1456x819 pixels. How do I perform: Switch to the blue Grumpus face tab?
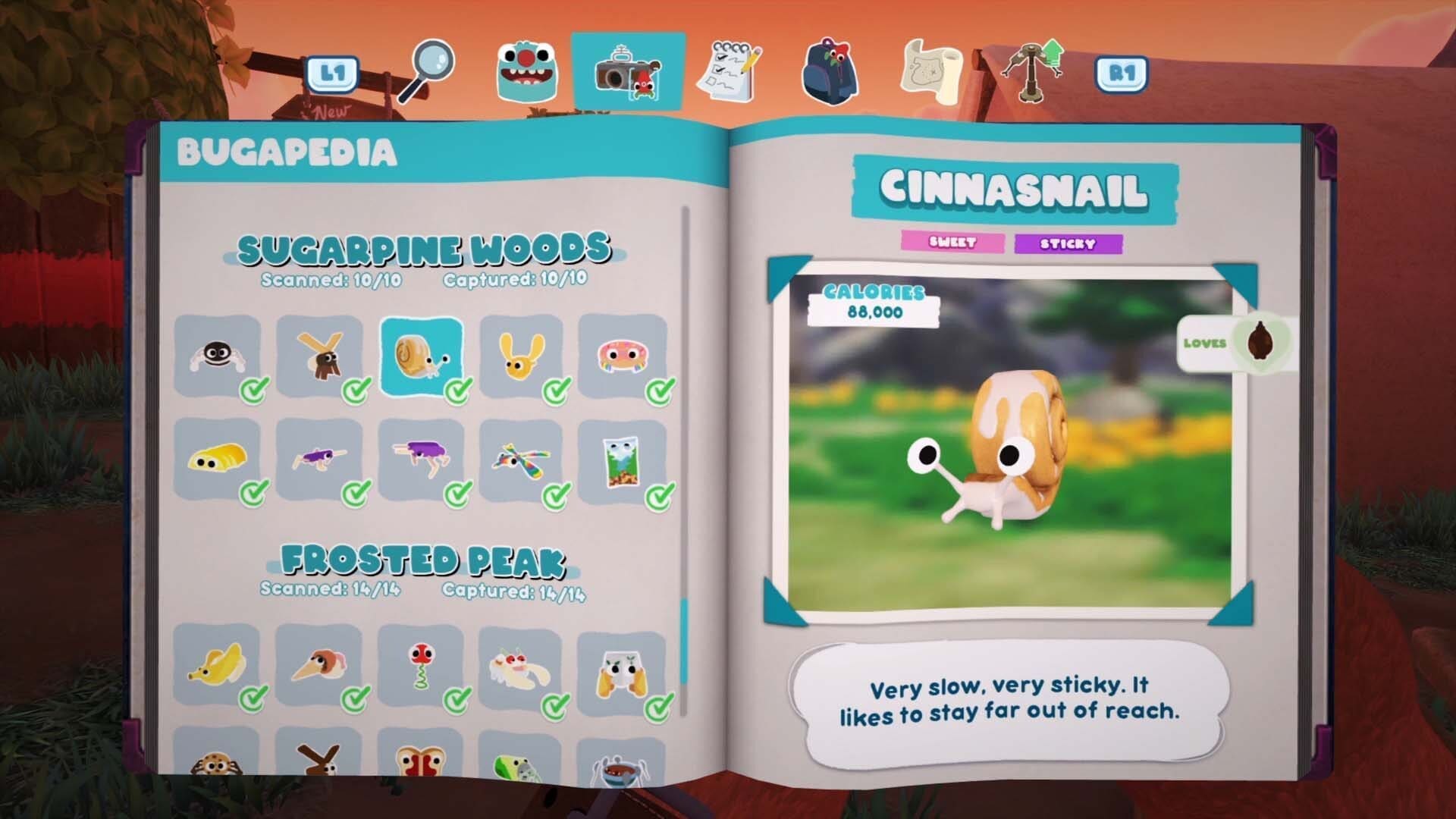click(x=526, y=73)
